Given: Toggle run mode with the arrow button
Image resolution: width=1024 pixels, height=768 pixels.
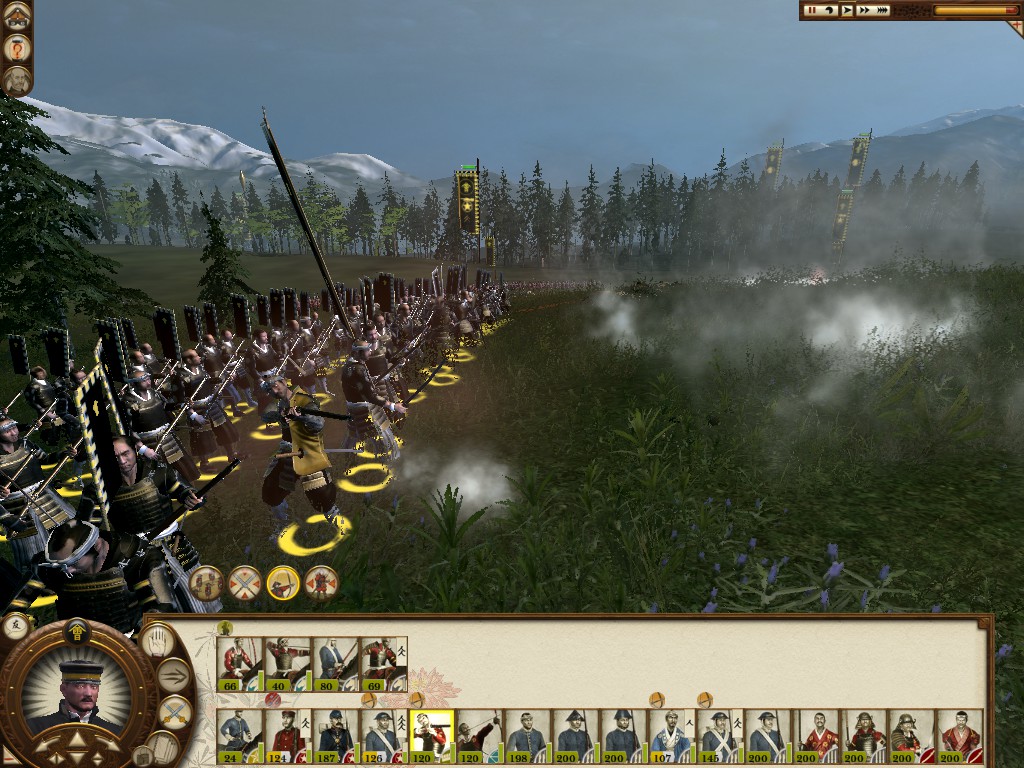Looking at the screenshot, I should click(x=175, y=675).
